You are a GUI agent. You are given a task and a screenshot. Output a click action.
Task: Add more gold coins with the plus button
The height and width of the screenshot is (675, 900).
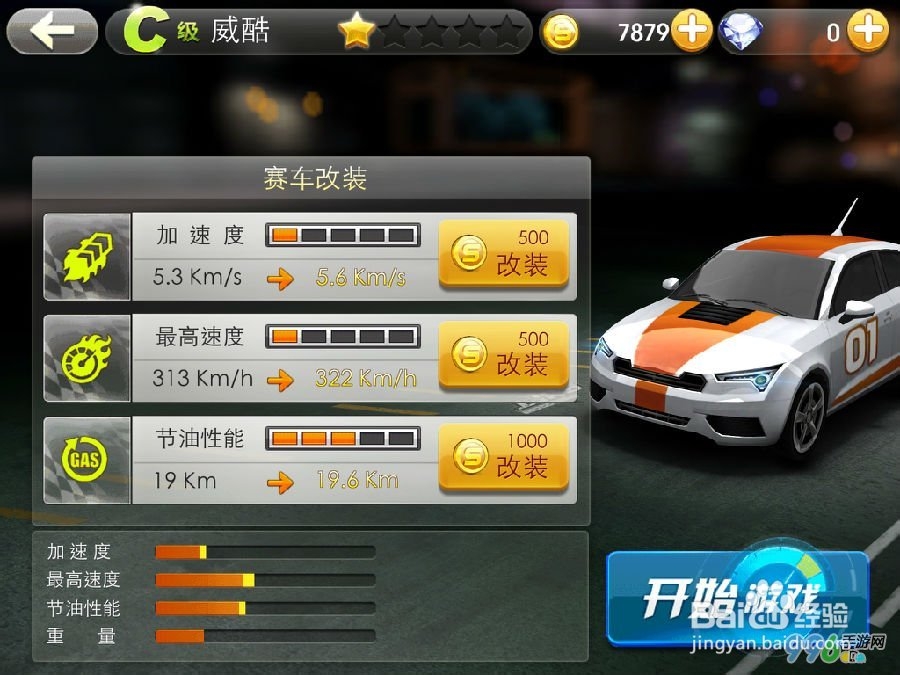coord(691,32)
